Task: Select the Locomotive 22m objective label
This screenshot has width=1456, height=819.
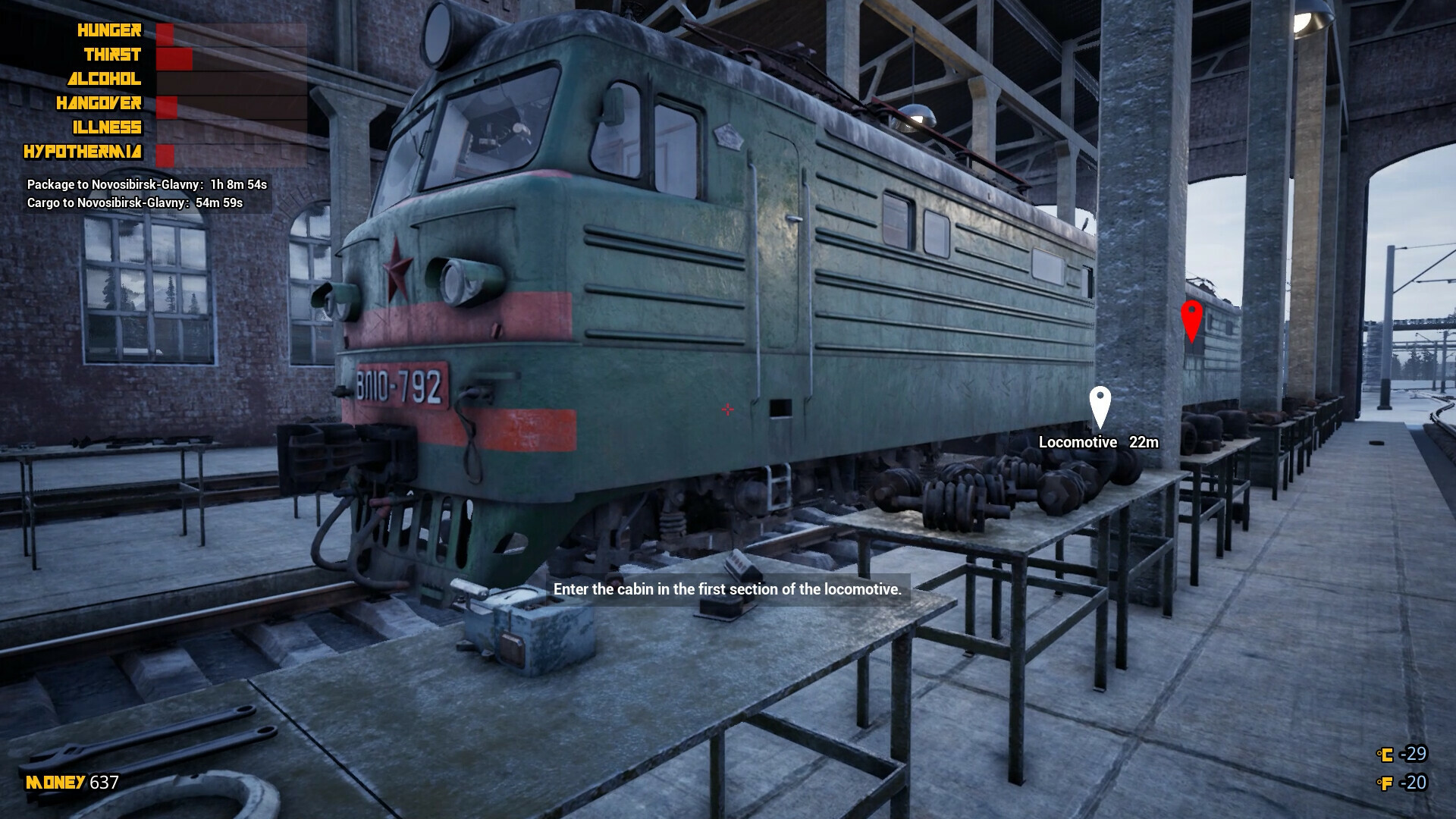Action: click(x=1100, y=442)
